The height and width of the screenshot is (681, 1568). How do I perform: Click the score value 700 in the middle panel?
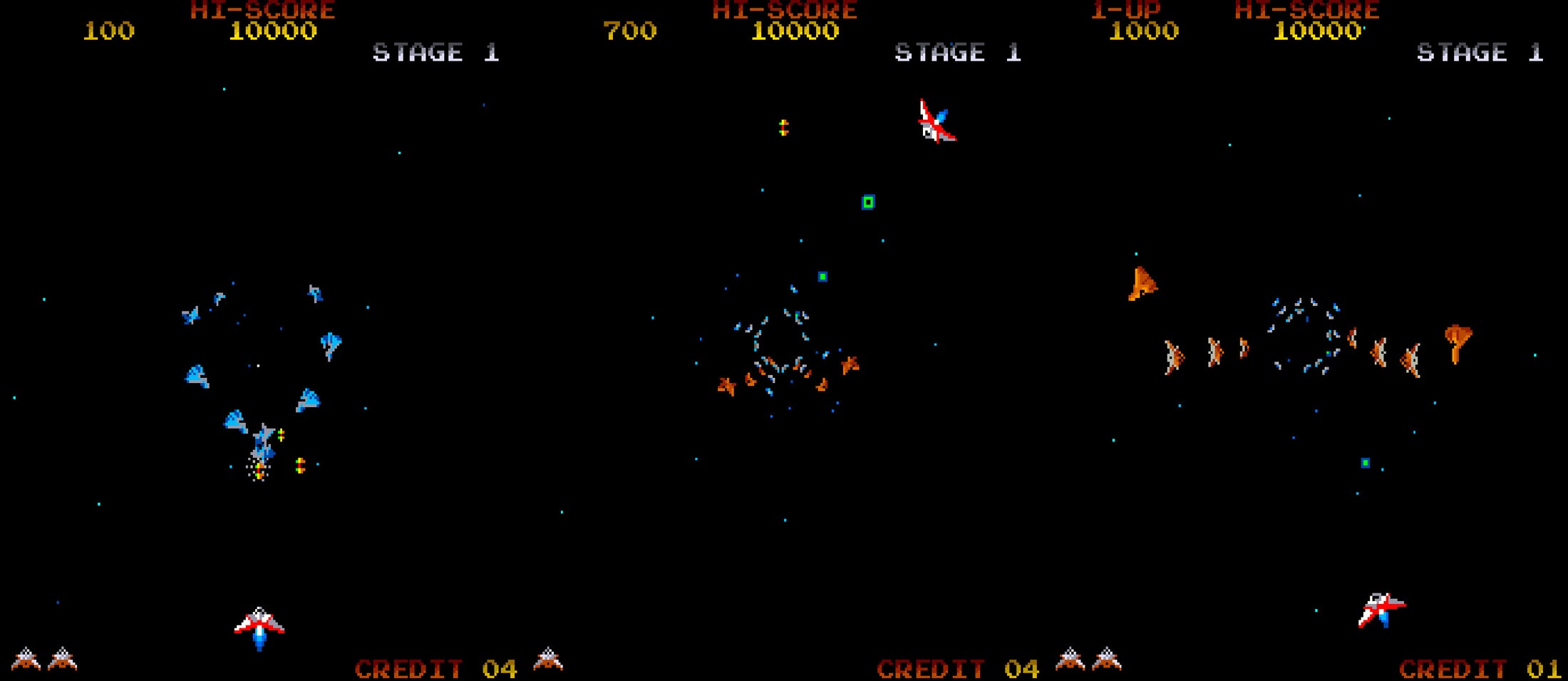631,31
